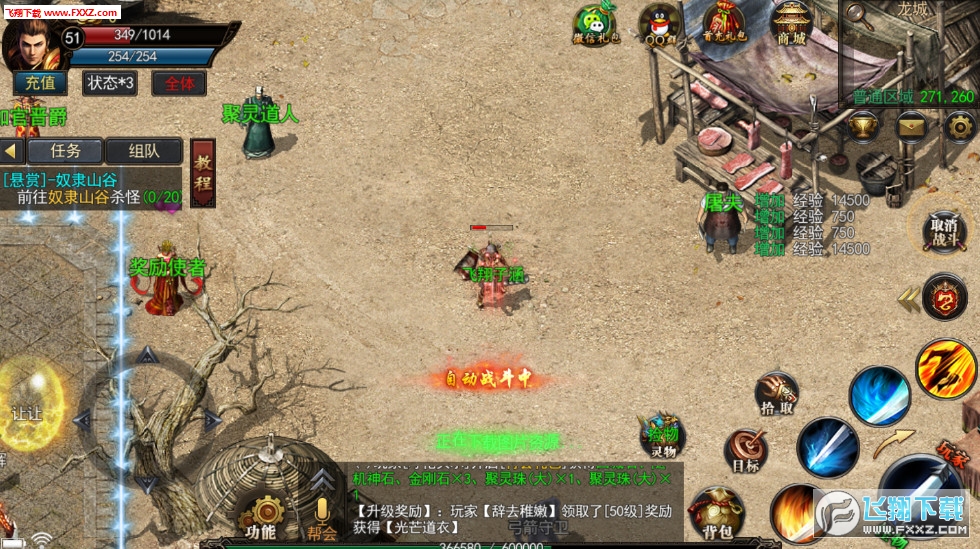The height and width of the screenshot is (549, 980).
Task: Click 取消战斗 to cancel auto-battle
Action: 943,230
